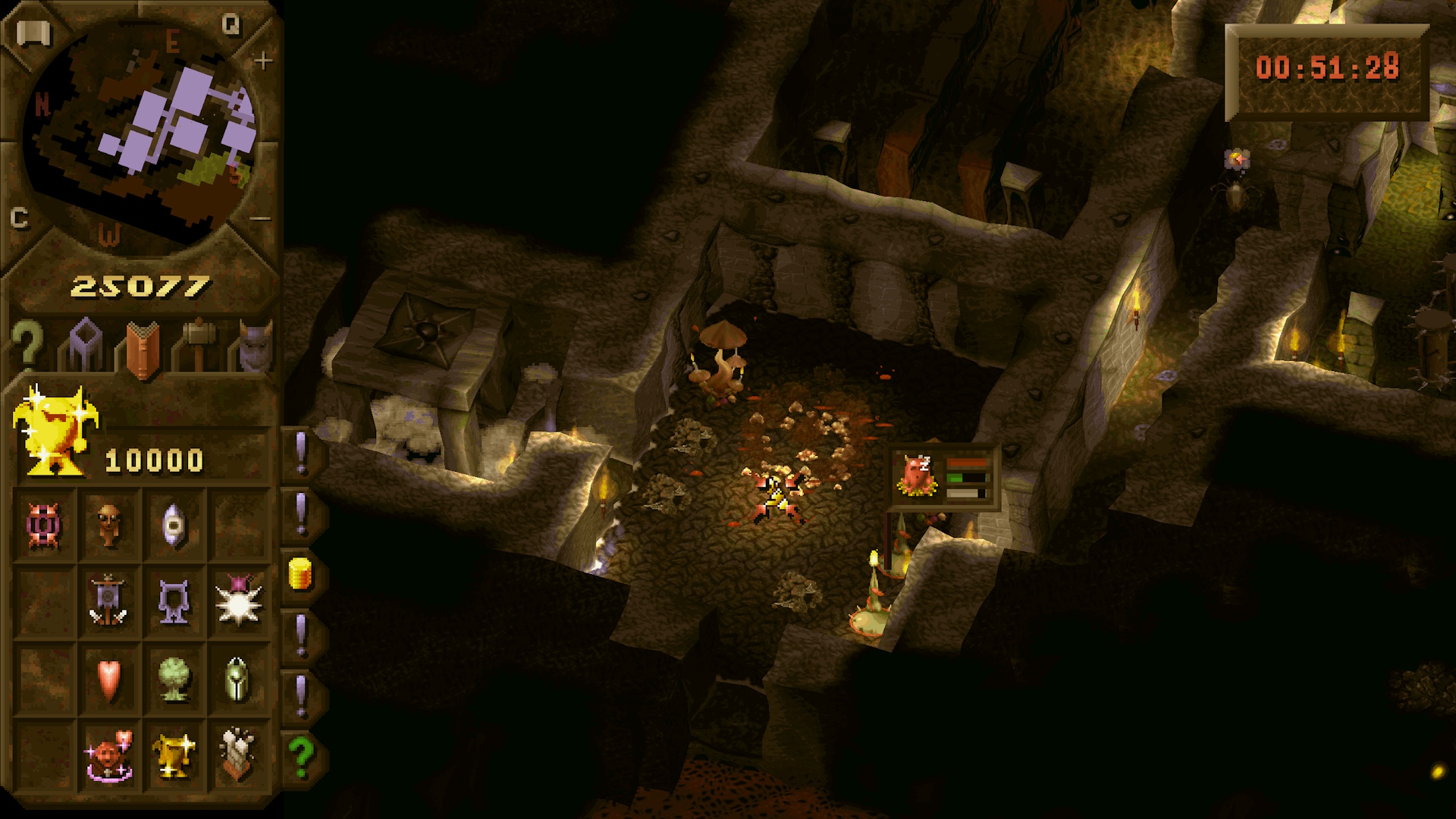Open the gold coins event message

click(x=301, y=574)
